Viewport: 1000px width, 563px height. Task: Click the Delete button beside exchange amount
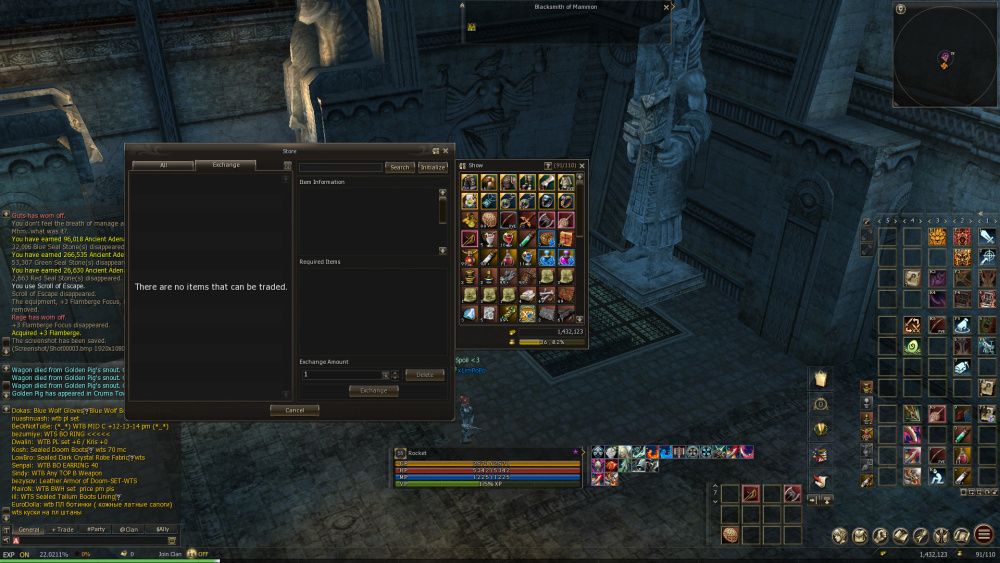[424, 375]
